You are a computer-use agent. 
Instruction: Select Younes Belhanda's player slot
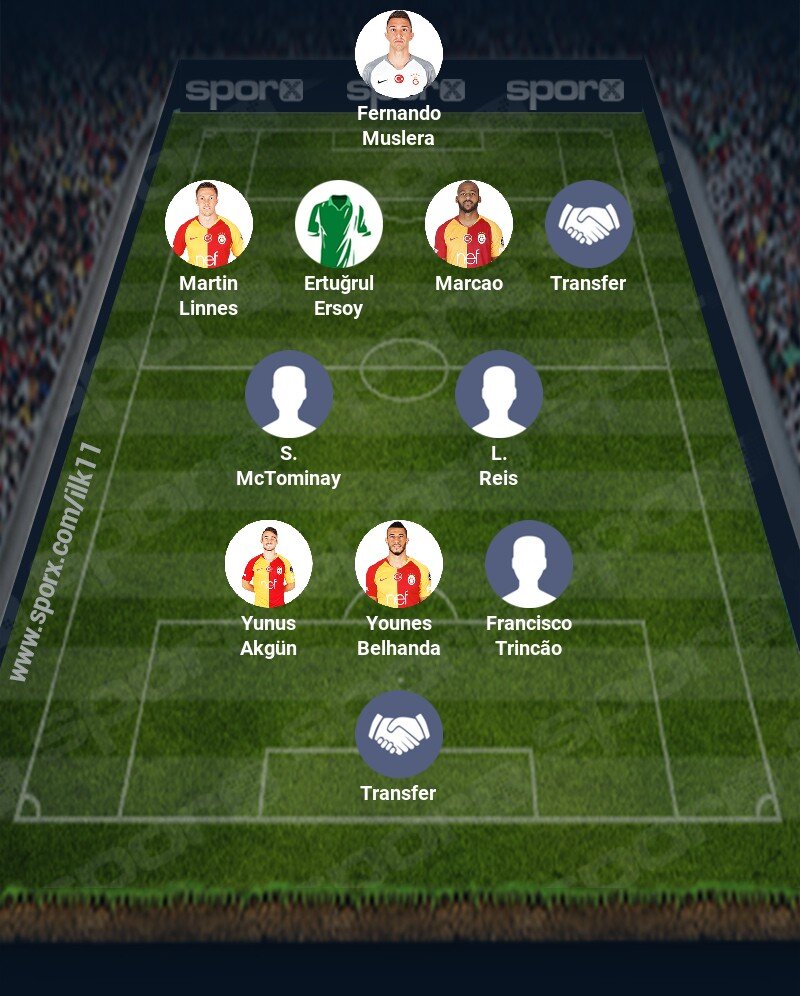point(399,564)
